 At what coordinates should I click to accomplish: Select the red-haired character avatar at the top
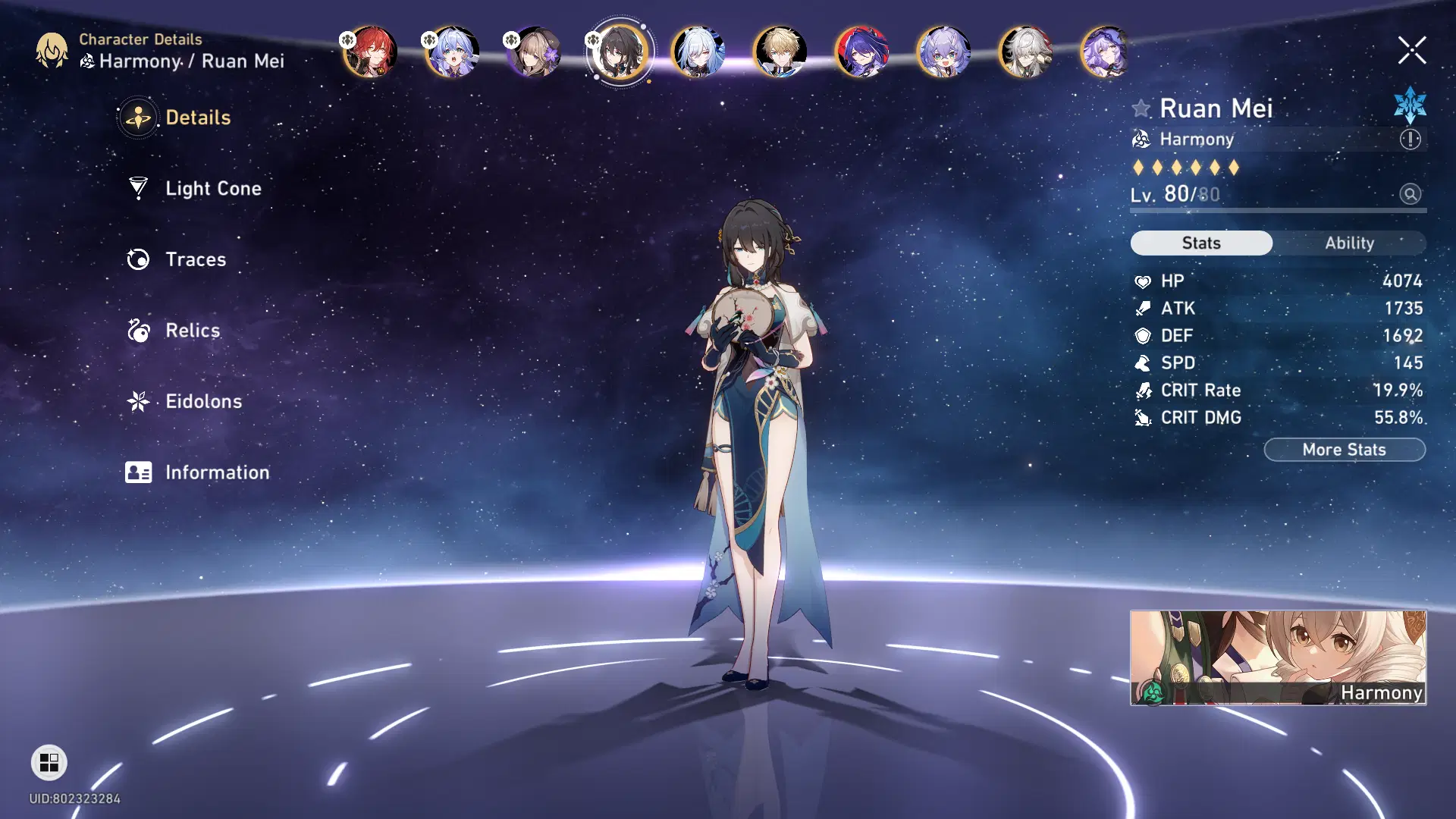pos(371,51)
